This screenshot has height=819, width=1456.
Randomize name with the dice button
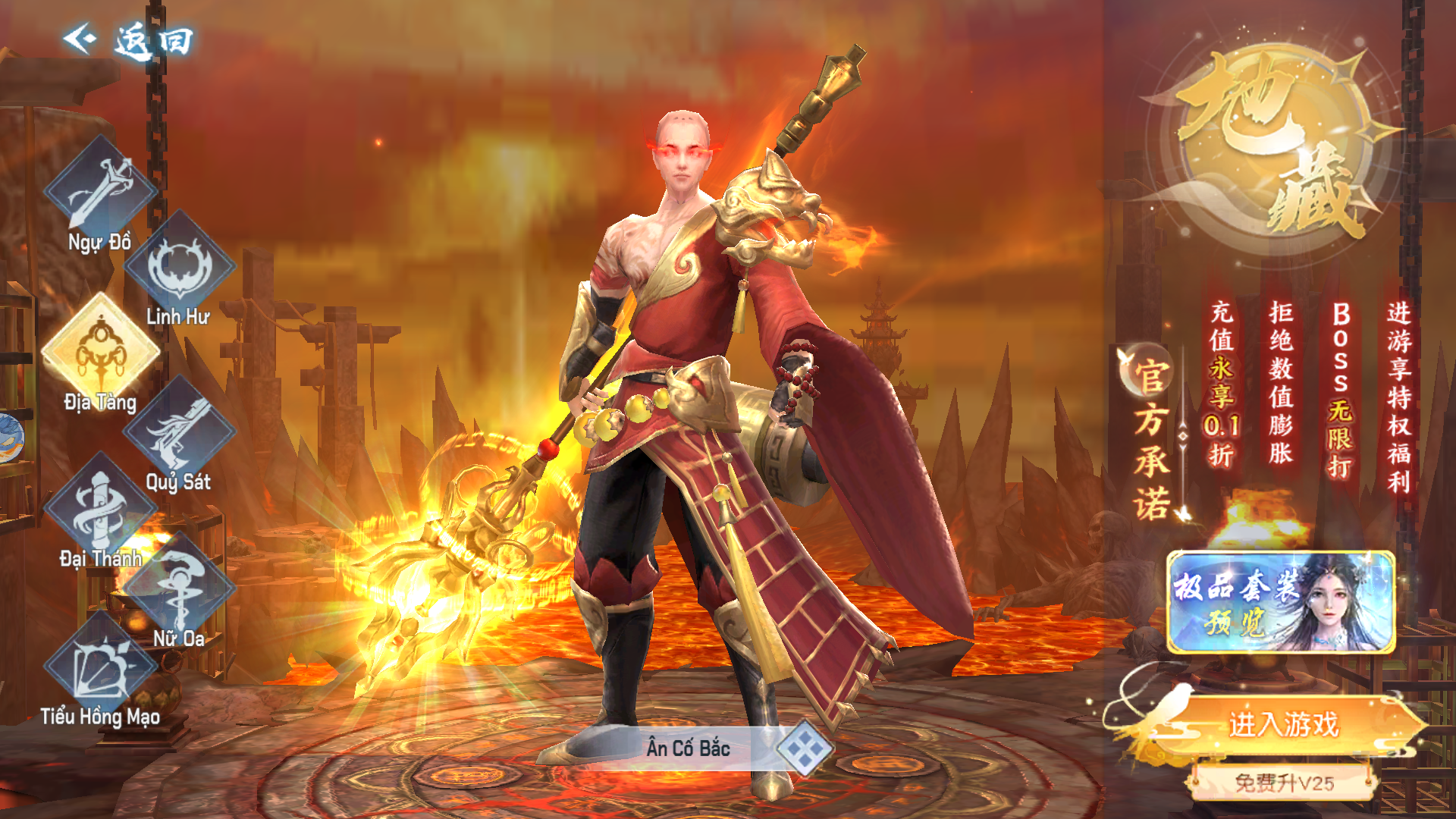point(805,748)
